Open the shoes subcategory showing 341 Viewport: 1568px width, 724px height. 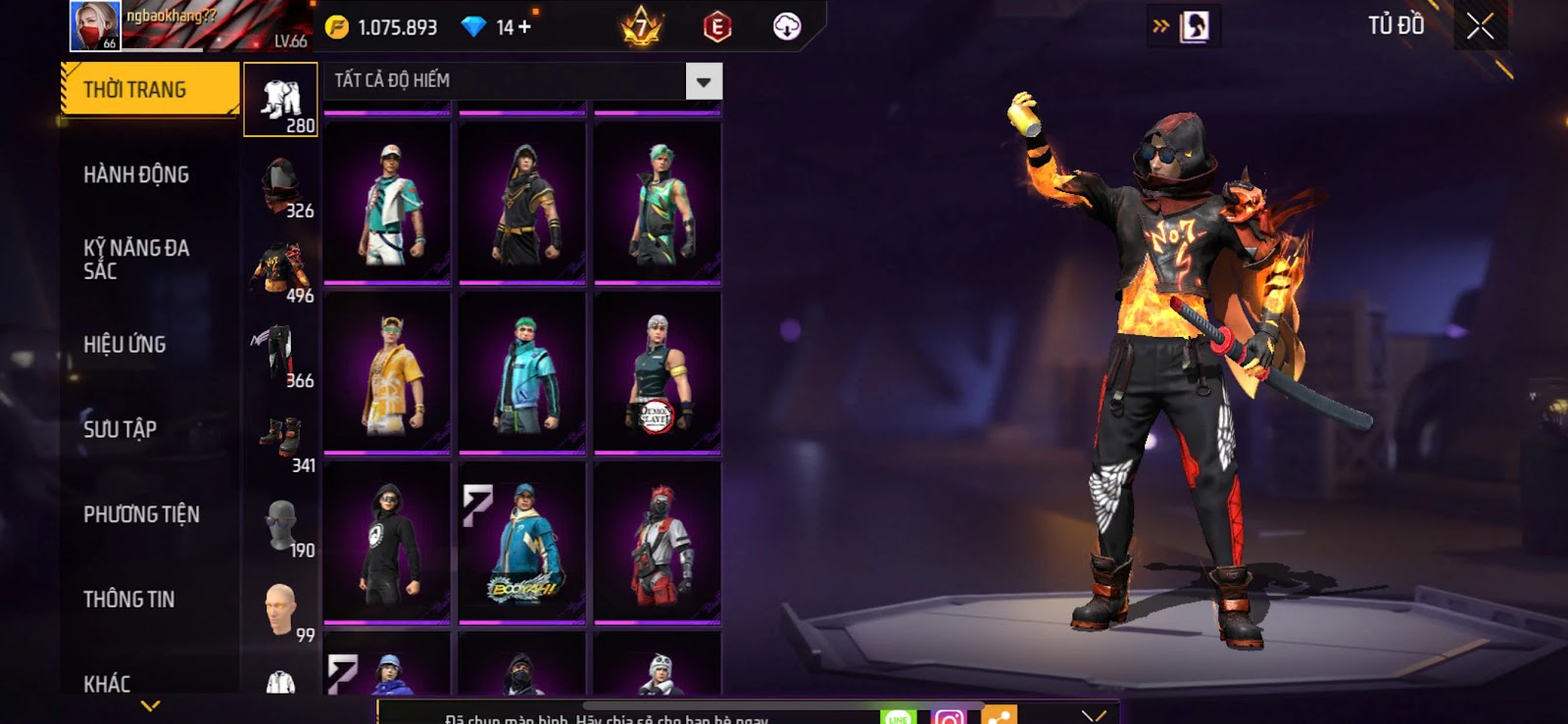click(281, 441)
